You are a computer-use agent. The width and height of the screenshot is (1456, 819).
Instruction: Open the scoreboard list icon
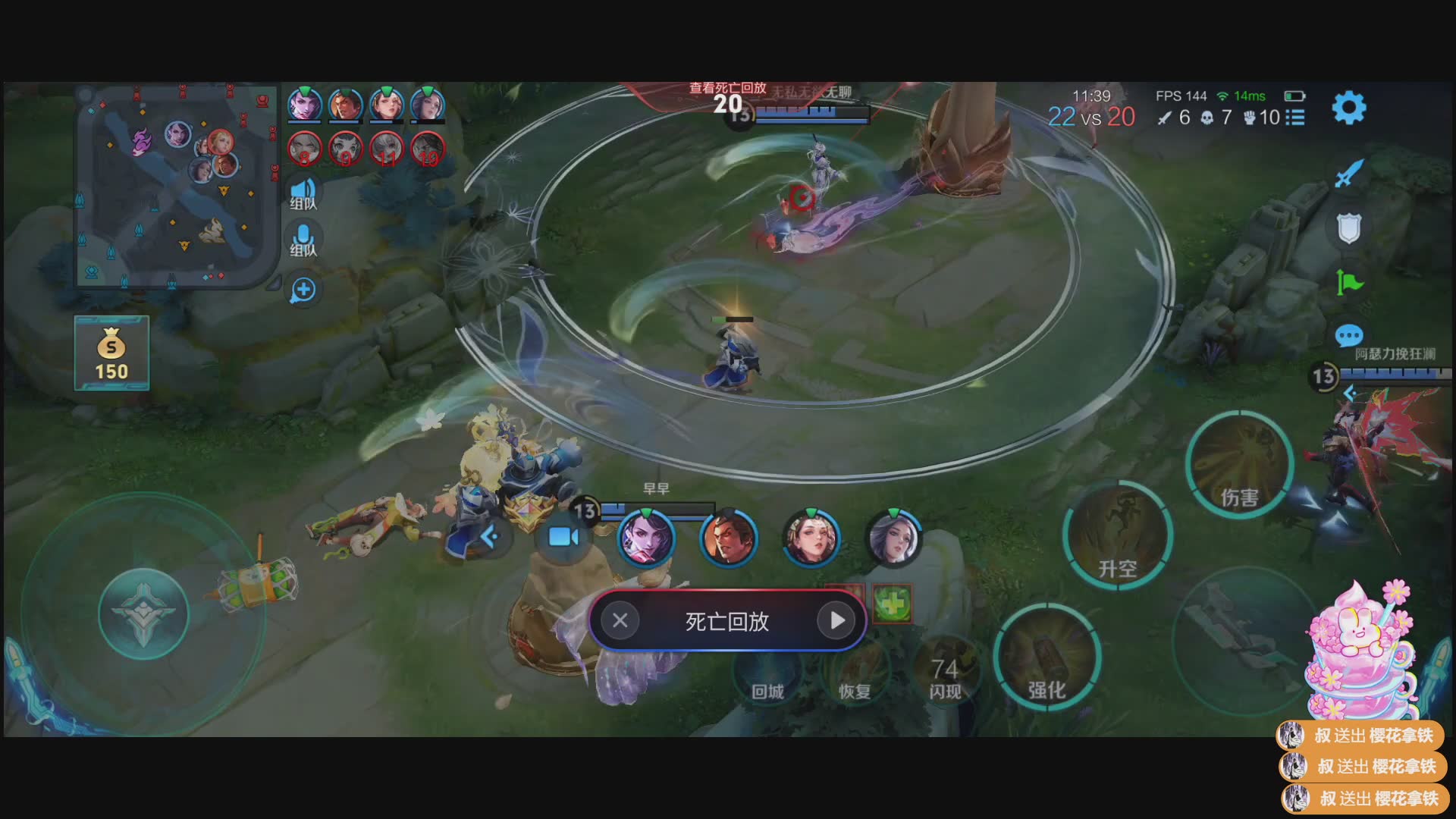[1296, 118]
